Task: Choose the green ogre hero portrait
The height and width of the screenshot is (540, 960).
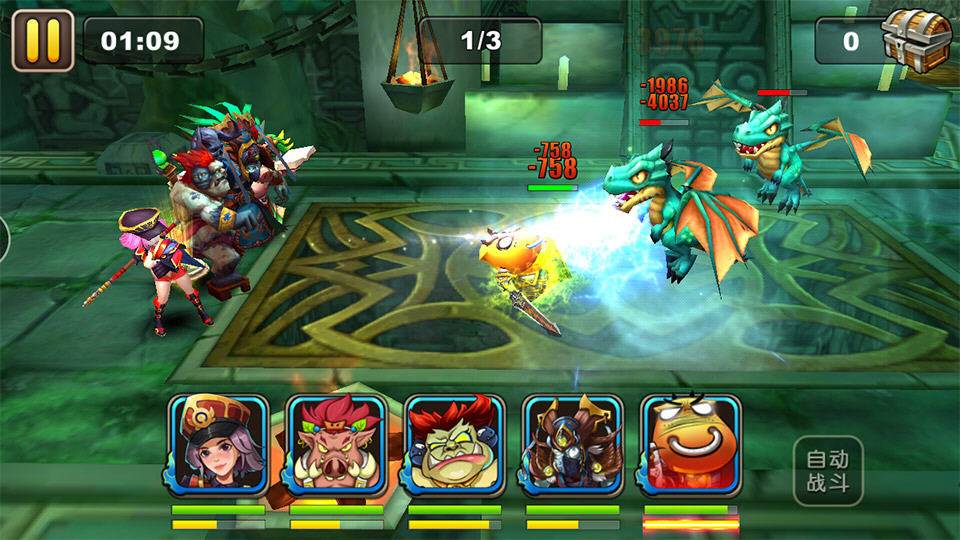Action: [x=454, y=444]
